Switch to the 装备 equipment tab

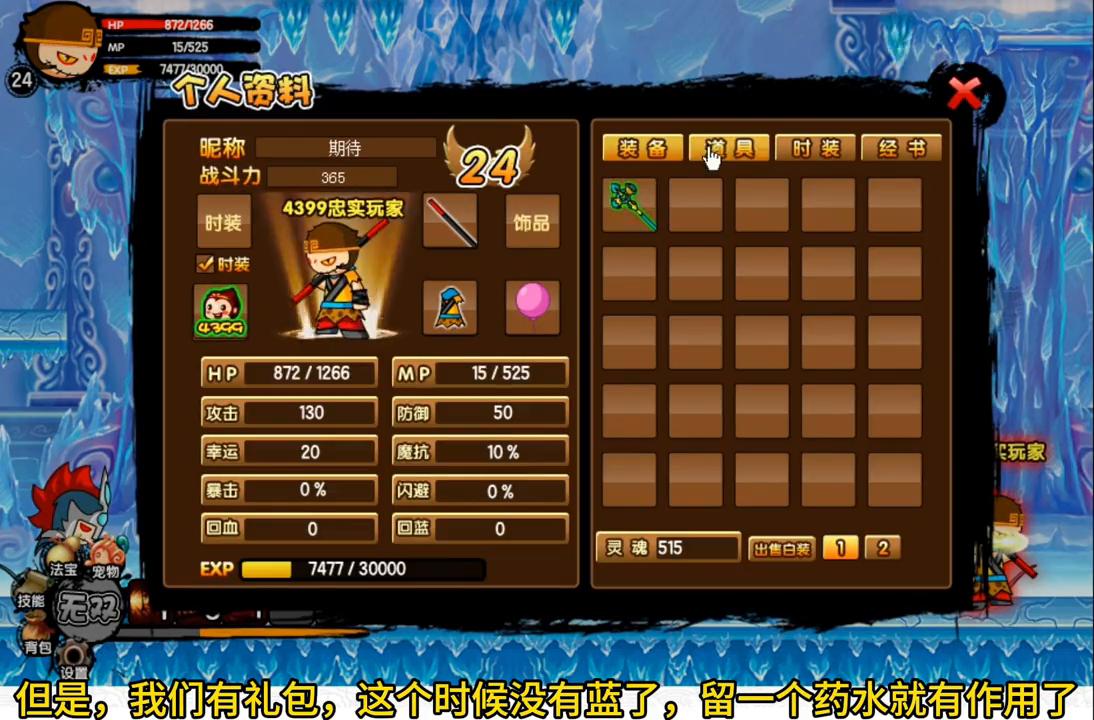point(642,149)
